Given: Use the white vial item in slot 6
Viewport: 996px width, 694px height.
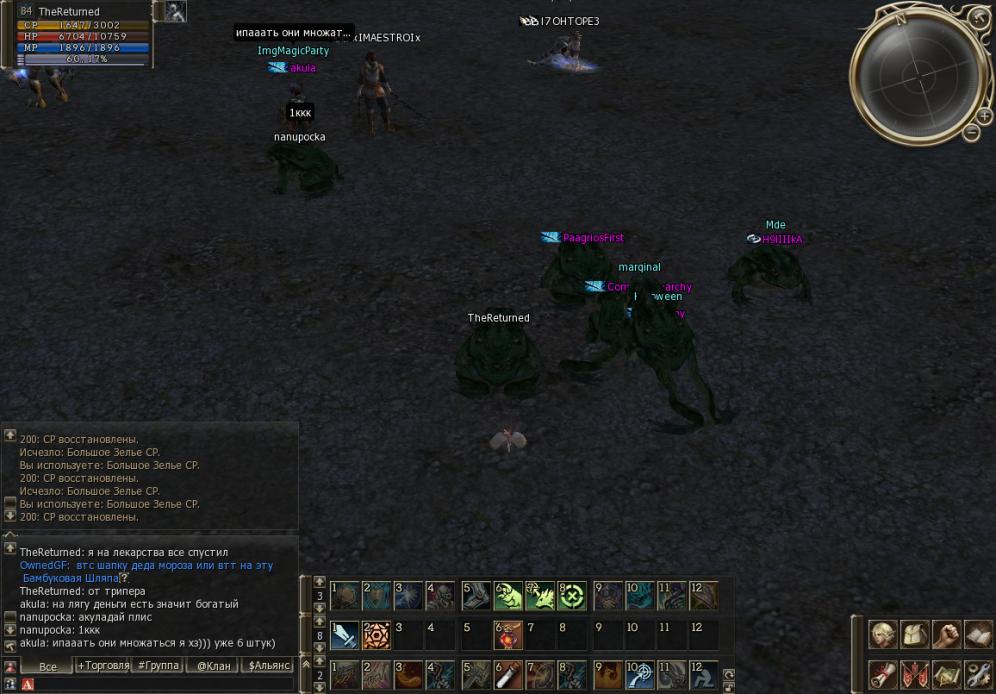Looking at the screenshot, I should (508, 674).
